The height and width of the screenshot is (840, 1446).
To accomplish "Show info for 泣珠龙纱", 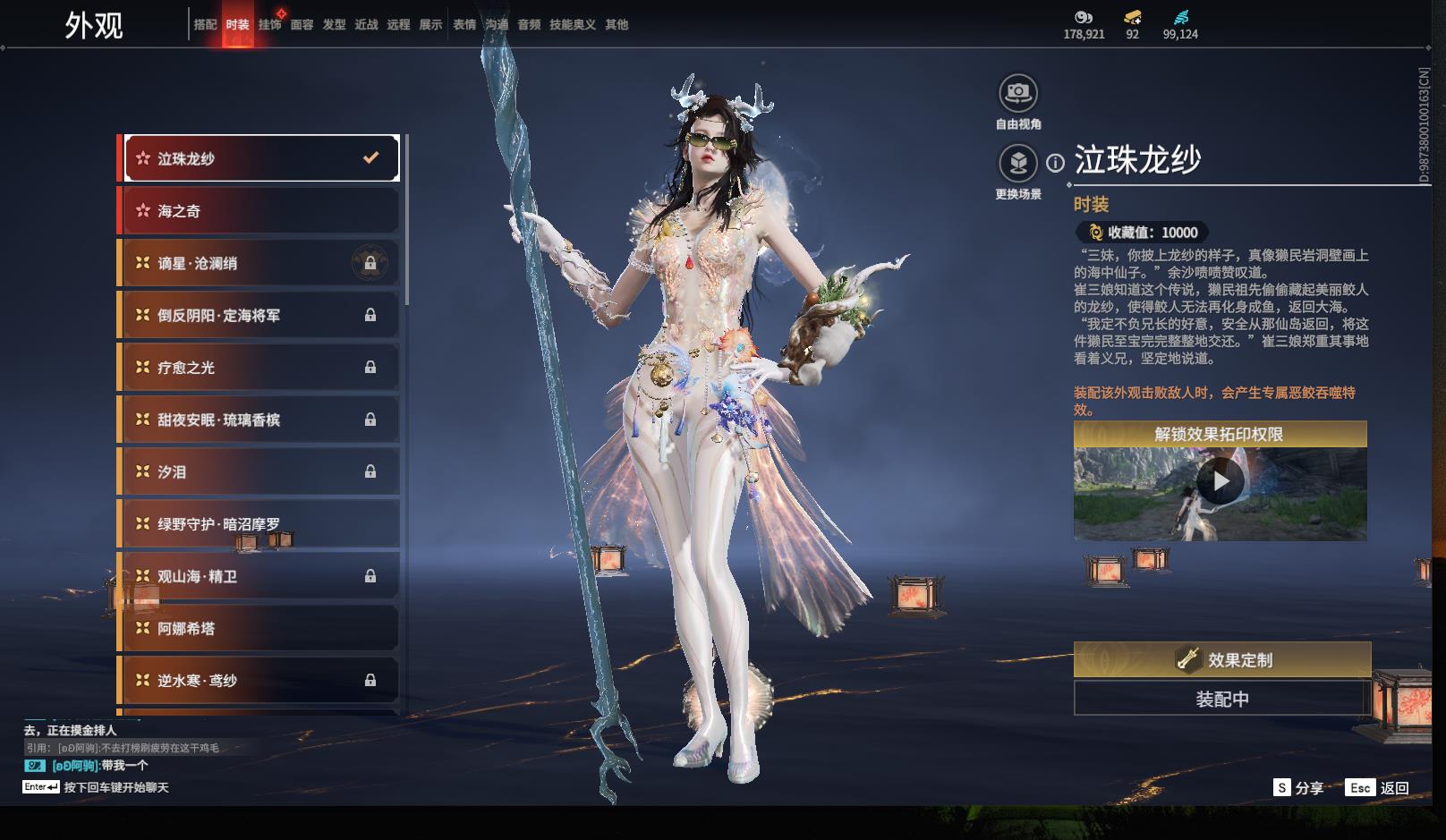I will click(1056, 163).
